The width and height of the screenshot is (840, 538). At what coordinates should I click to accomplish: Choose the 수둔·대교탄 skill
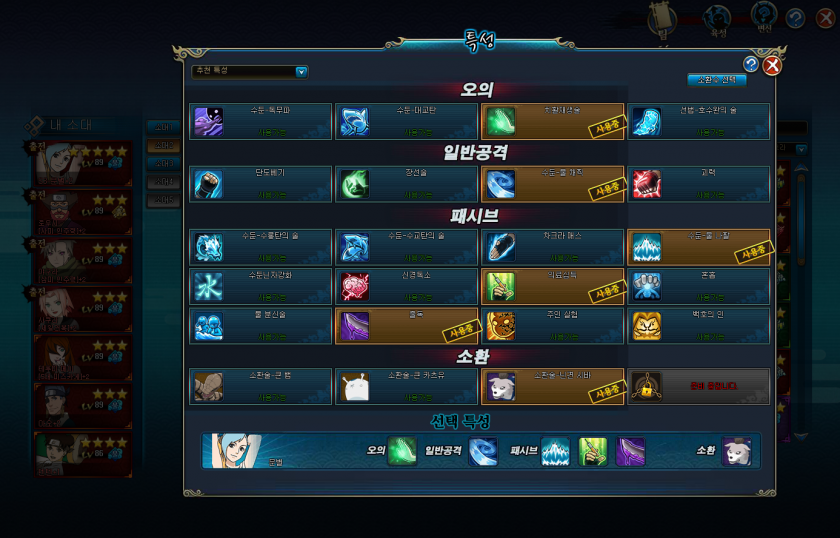406,121
